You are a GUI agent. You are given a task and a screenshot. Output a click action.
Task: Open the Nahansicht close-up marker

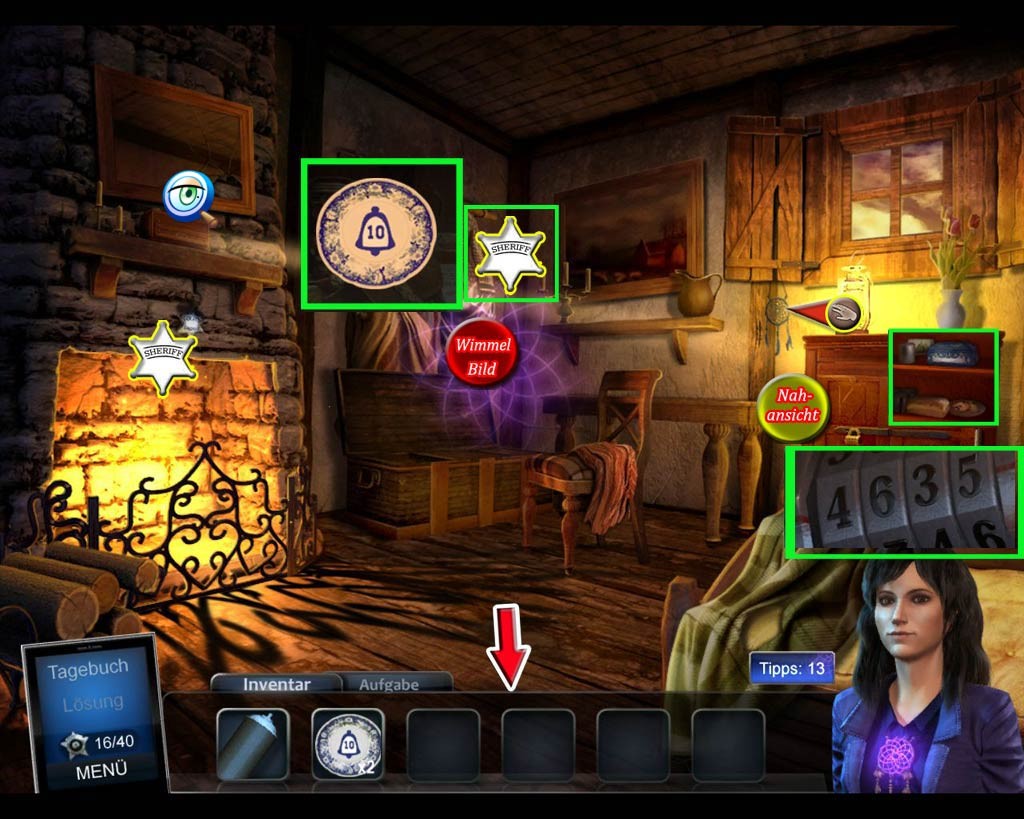click(x=794, y=406)
